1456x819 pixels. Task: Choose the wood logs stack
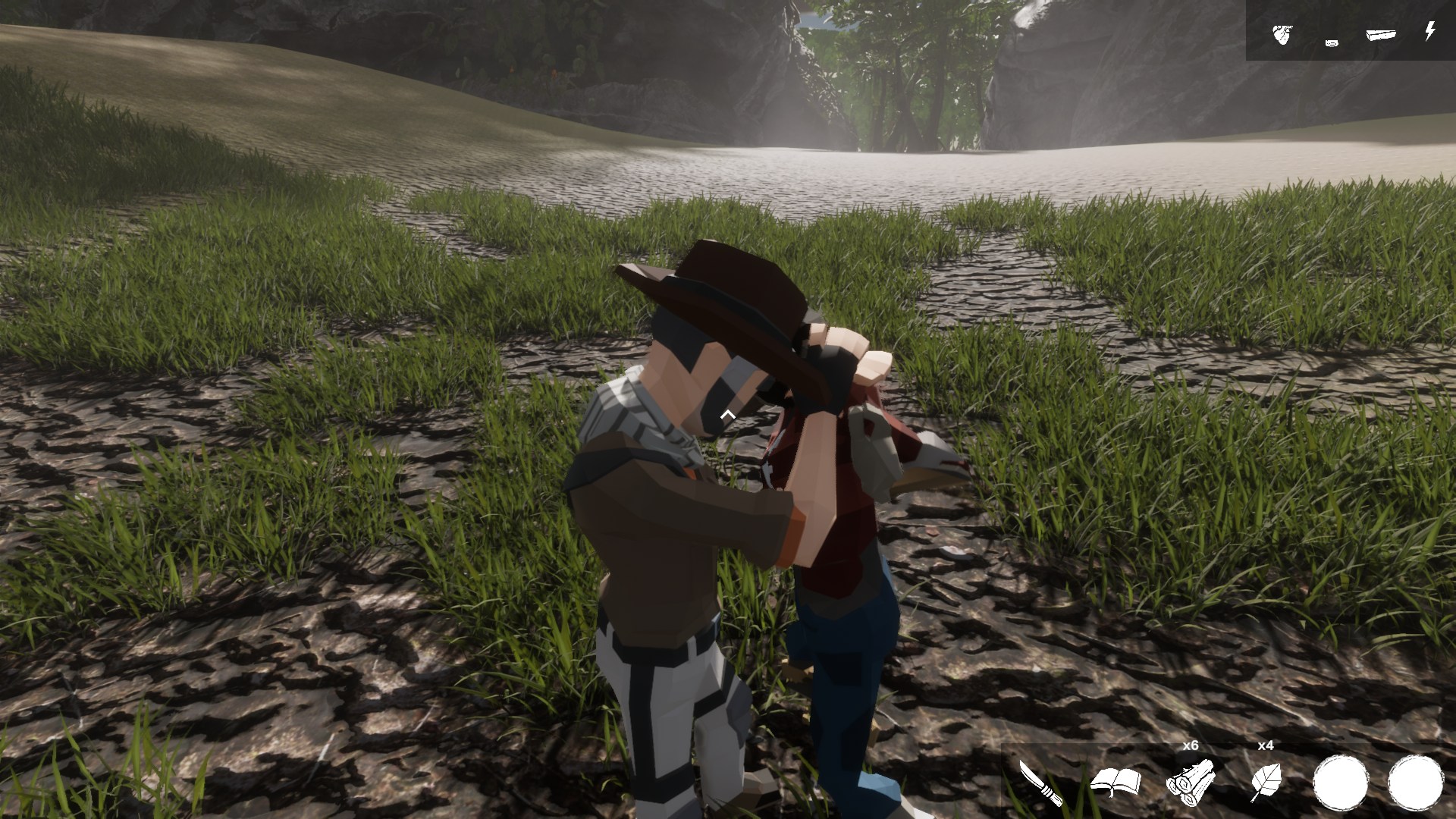coord(1191,781)
